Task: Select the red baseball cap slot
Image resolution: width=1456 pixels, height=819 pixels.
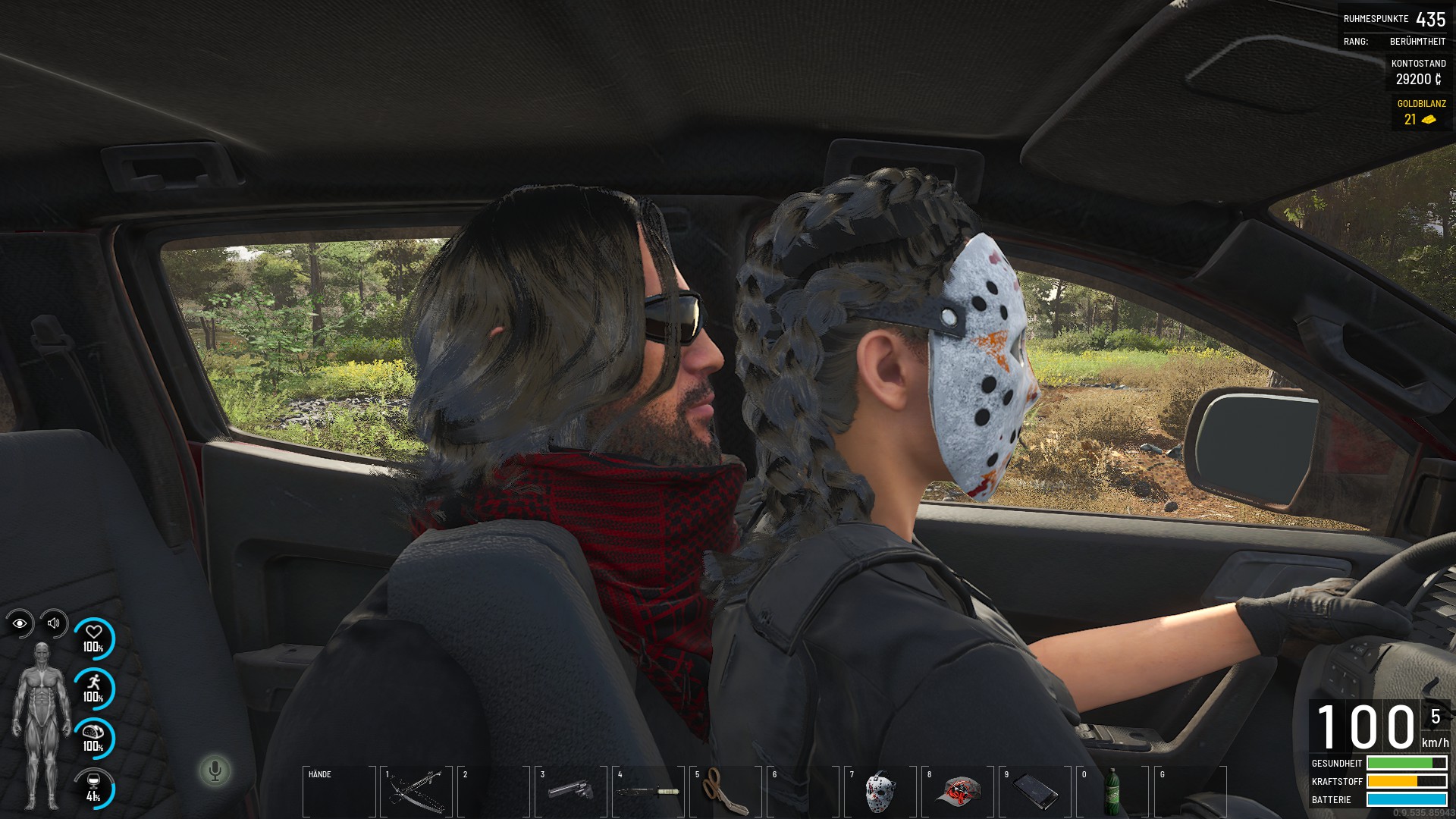Action: [x=958, y=791]
